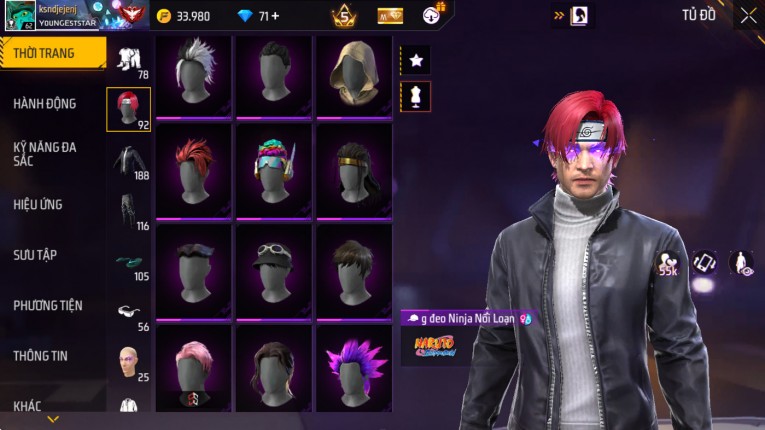Choose the pink hair item
Viewport: 765px width, 430px height.
click(193, 366)
